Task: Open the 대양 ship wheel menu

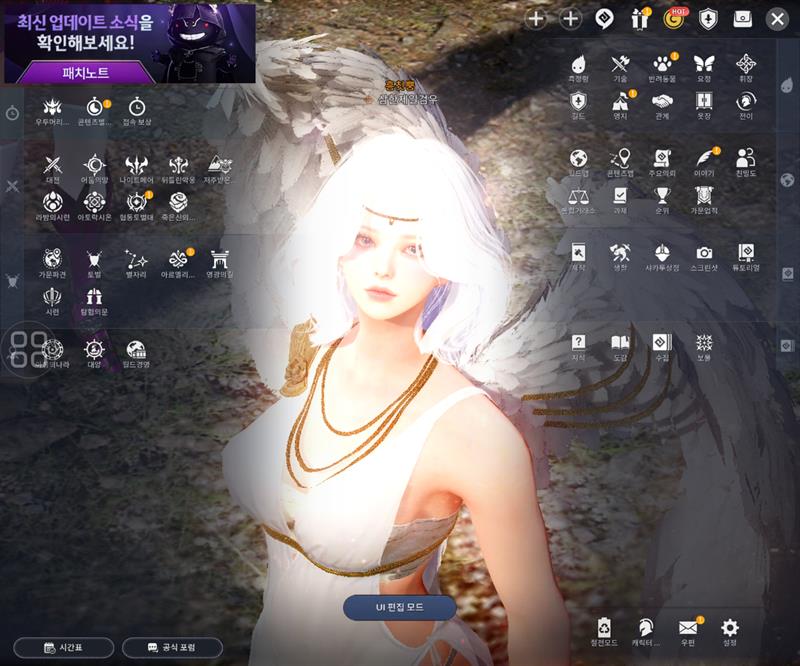Action: (95, 353)
